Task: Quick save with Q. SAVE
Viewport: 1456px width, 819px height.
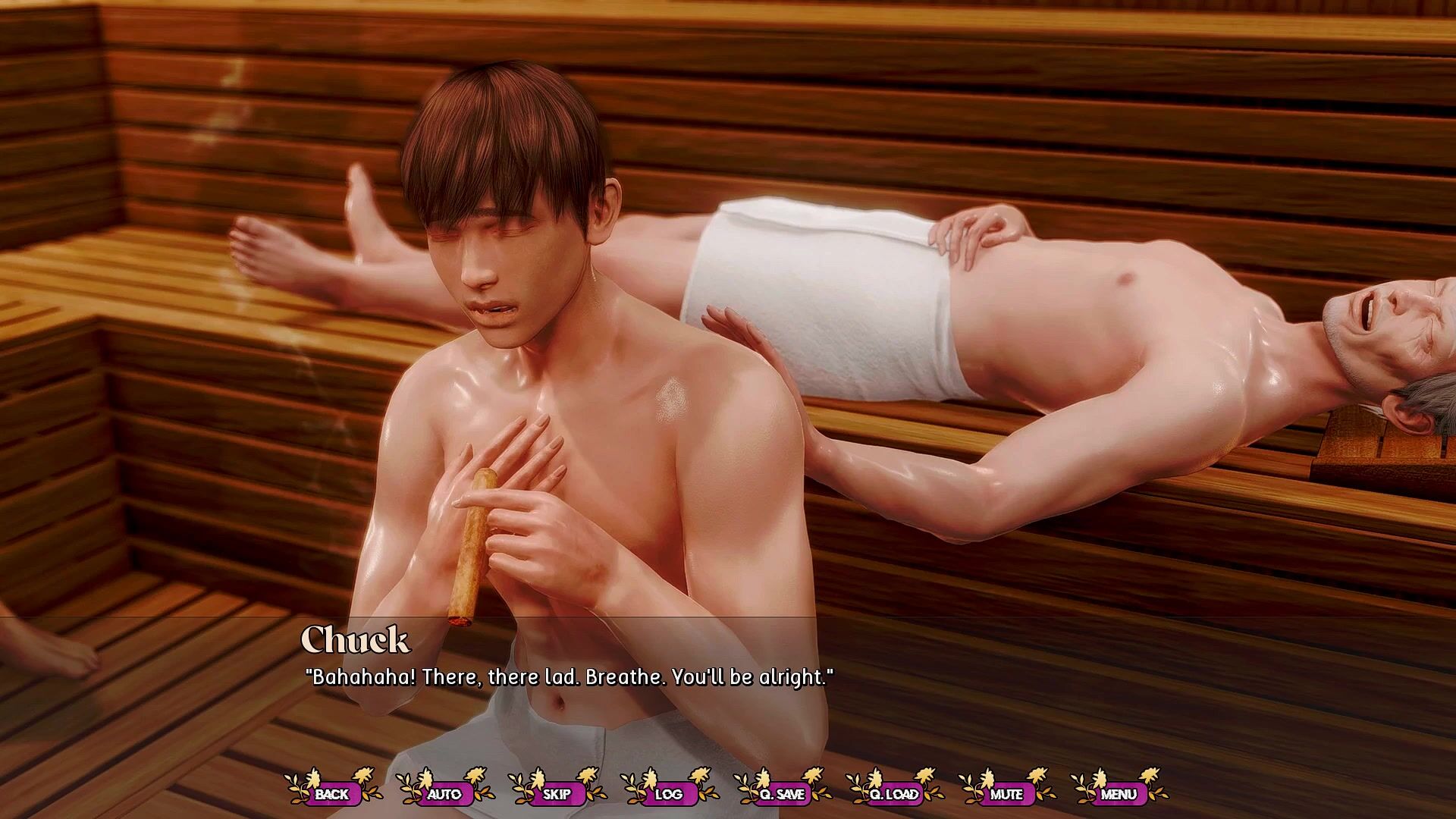Action: pos(781,794)
